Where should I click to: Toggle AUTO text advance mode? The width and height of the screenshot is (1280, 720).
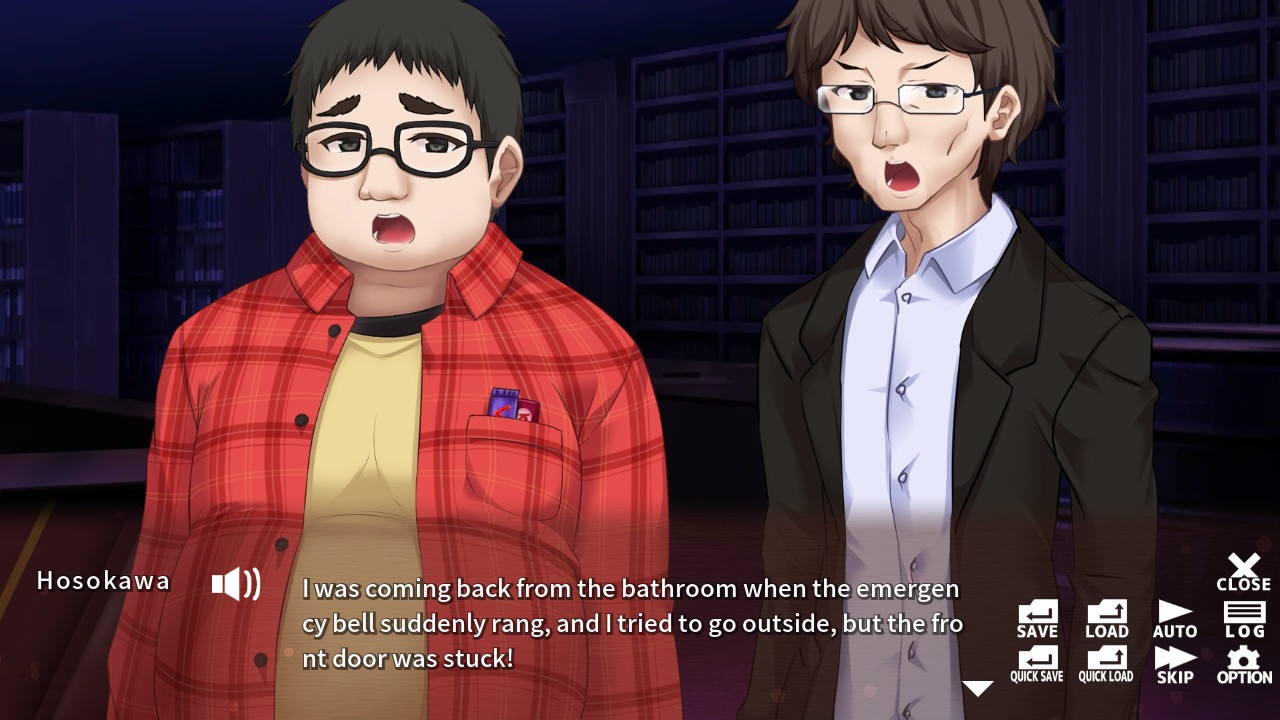[x=1174, y=615]
